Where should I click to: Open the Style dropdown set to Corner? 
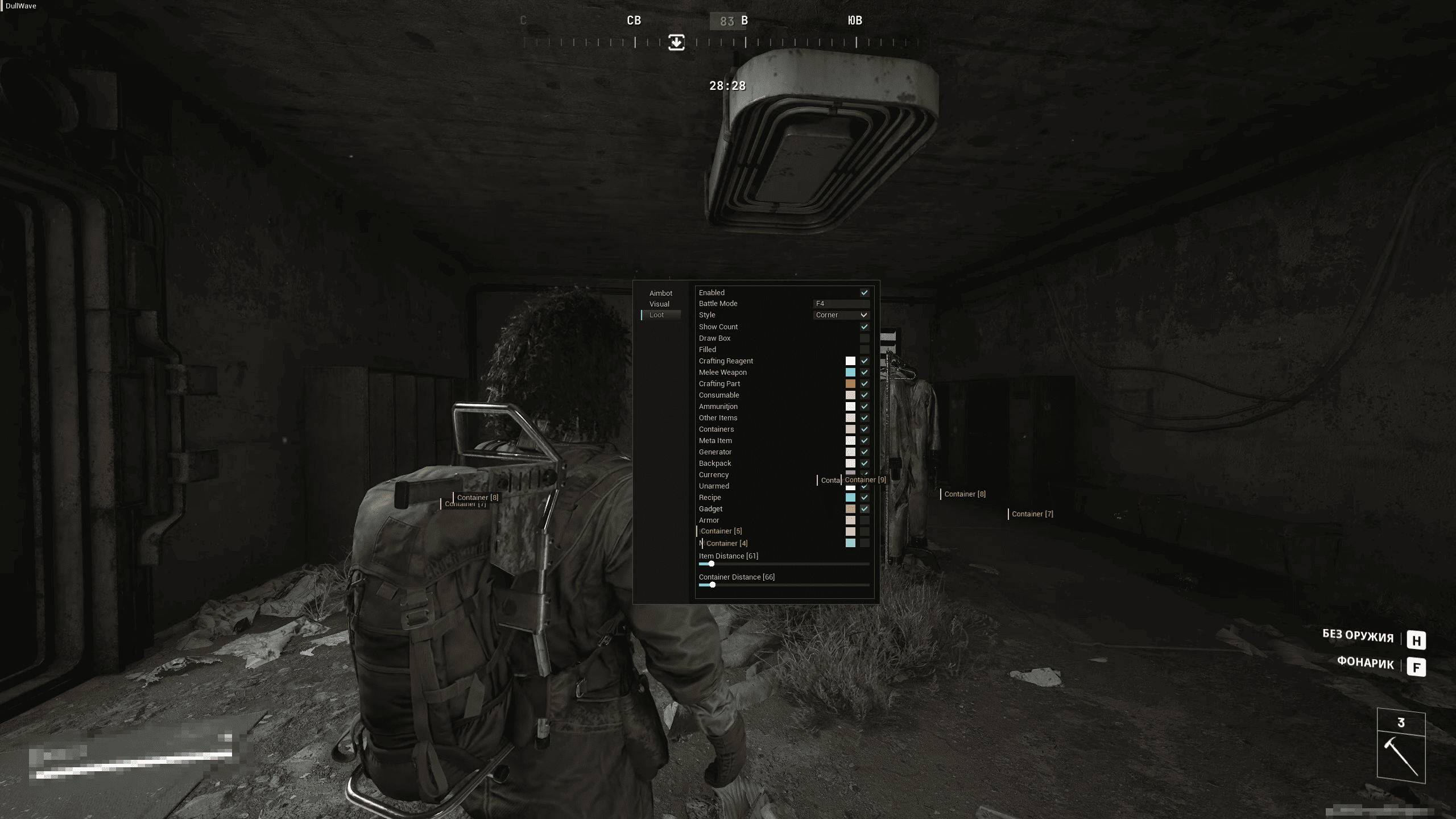[841, 315]
